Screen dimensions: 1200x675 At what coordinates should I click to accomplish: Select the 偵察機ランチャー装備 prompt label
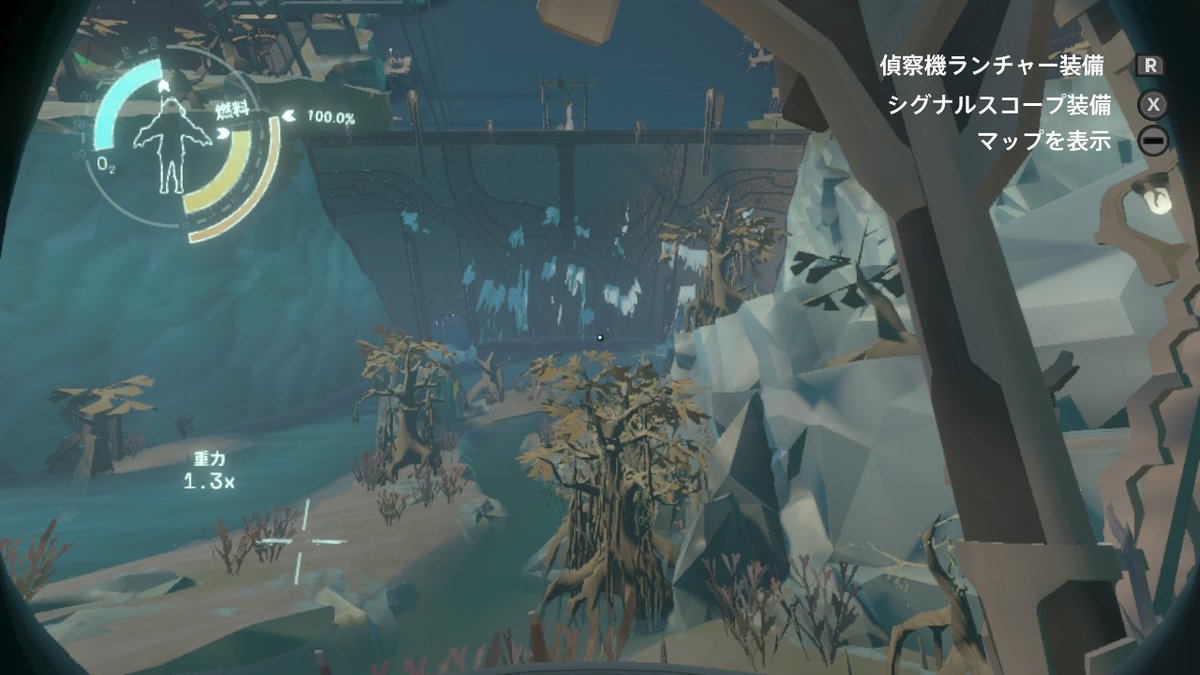[991, 66]
